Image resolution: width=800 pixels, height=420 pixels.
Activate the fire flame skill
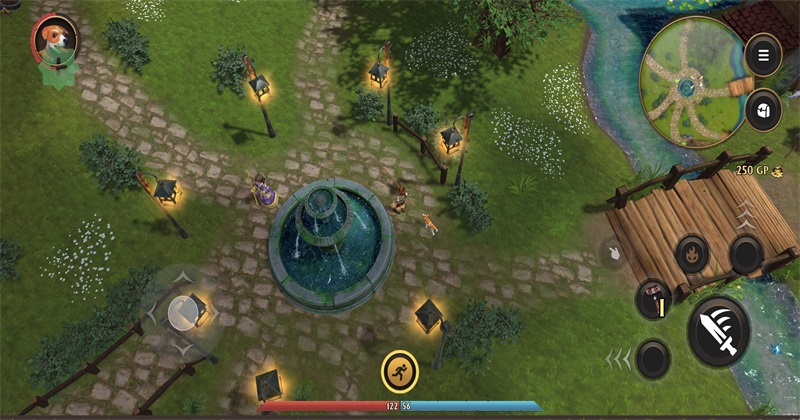tap(692, 254)
